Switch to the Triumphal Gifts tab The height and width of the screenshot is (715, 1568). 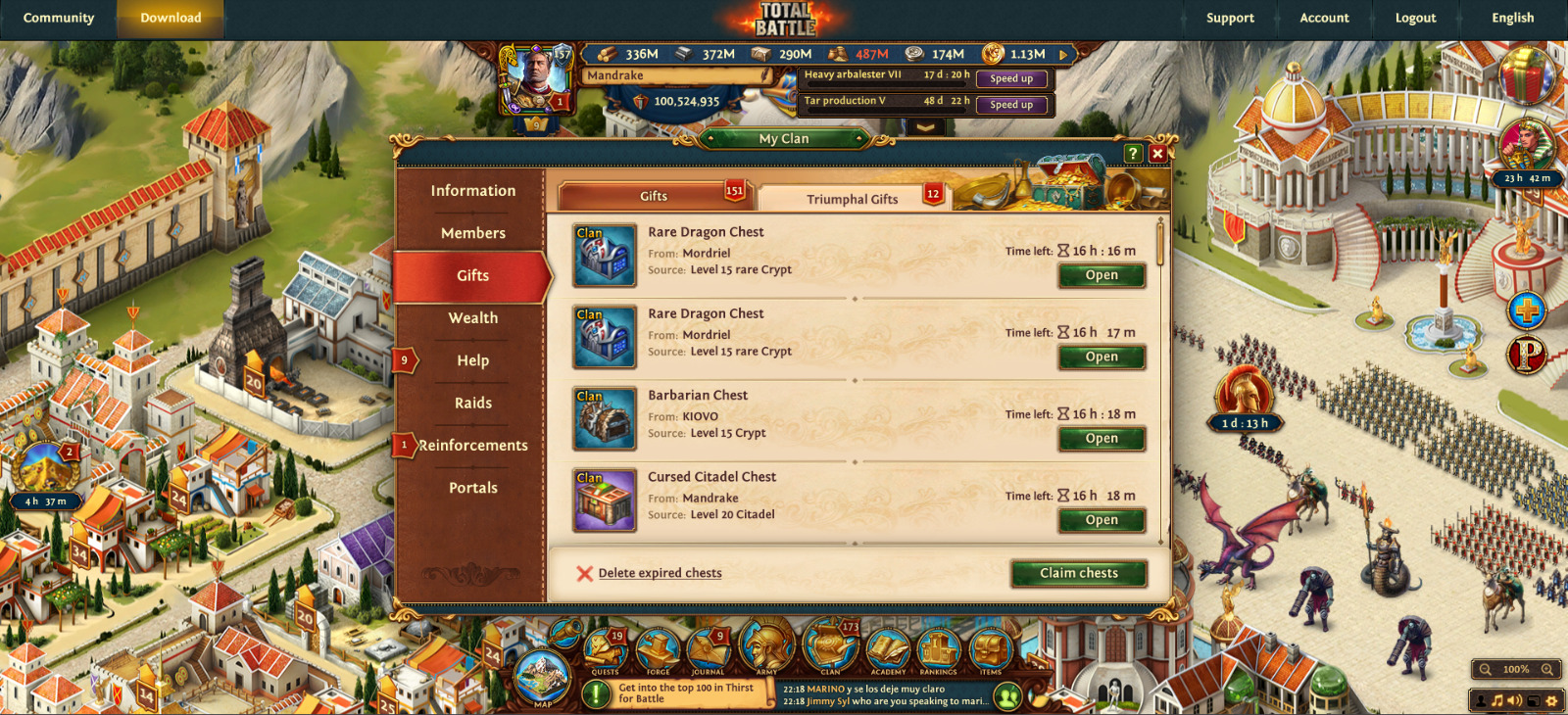[851, 199]
